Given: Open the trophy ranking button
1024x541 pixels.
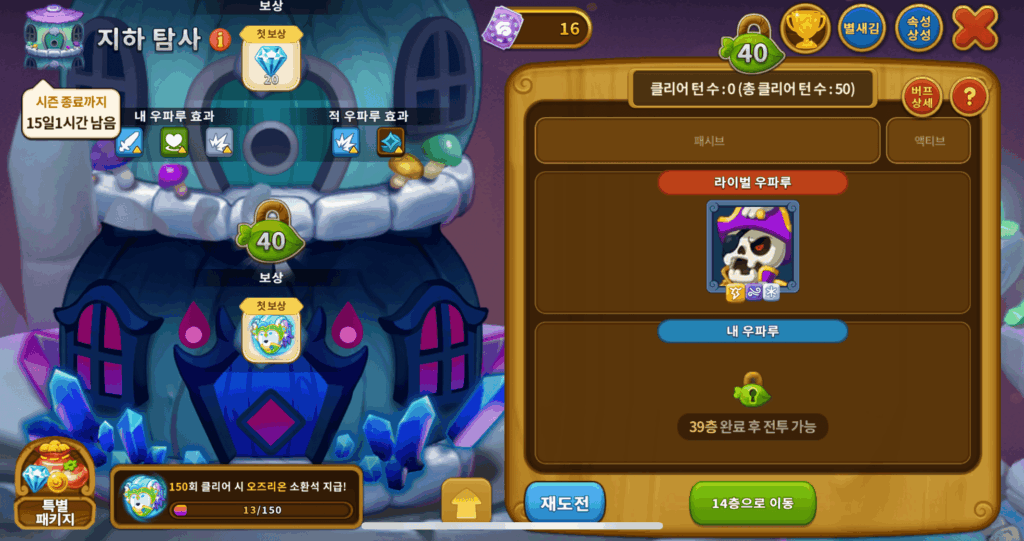Looking at the screenshot, I should 805,28.
